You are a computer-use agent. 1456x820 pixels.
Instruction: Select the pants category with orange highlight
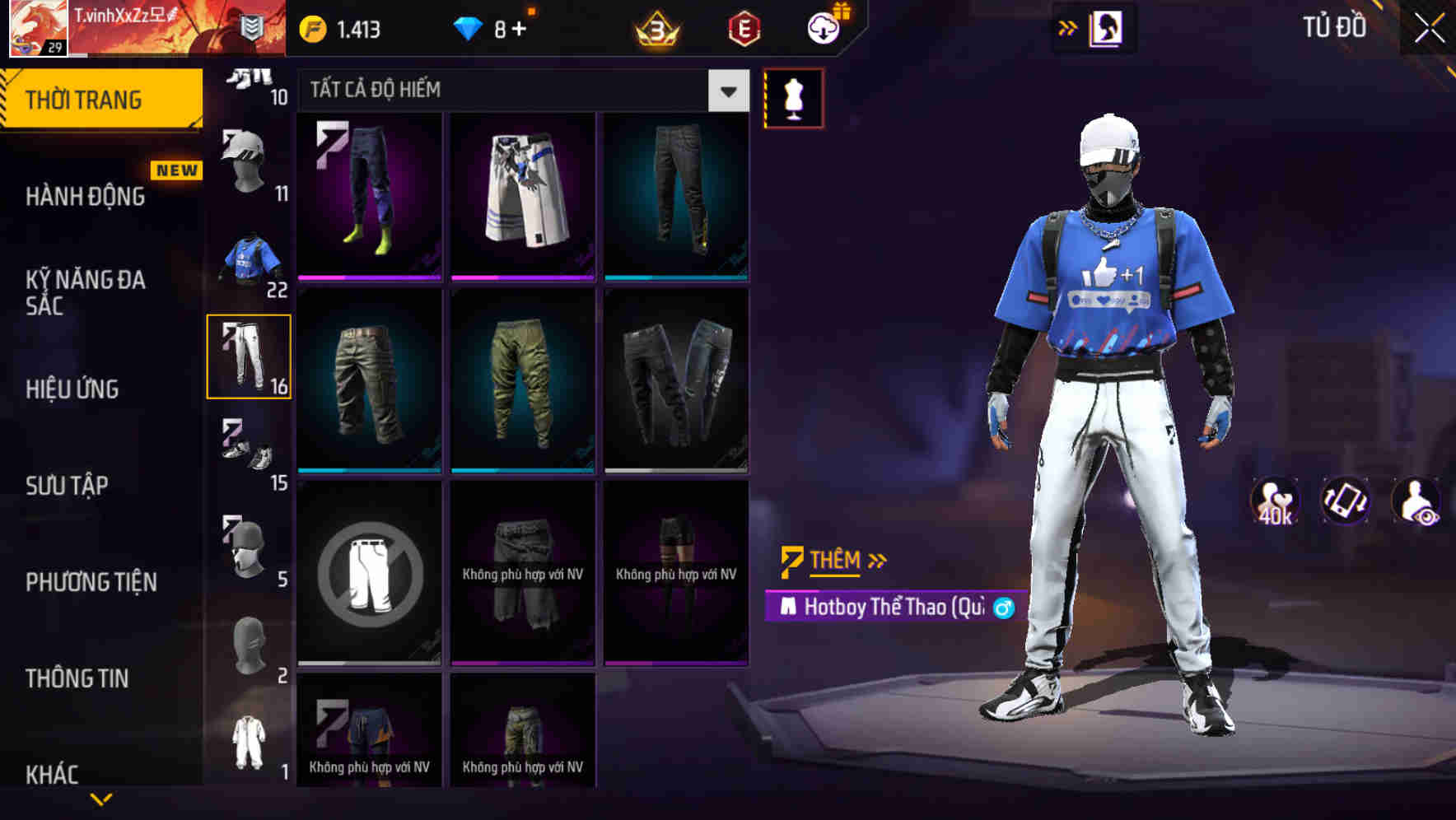click(x=249, y=356)
